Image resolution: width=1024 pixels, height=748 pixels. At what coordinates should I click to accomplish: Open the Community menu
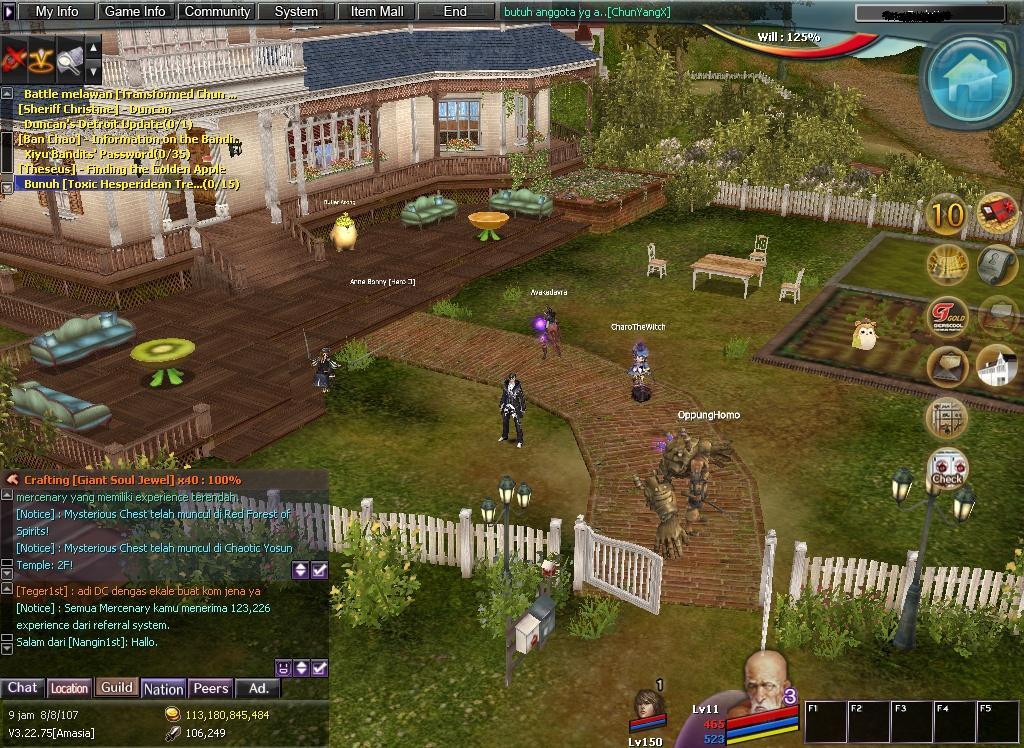[217, 12]
